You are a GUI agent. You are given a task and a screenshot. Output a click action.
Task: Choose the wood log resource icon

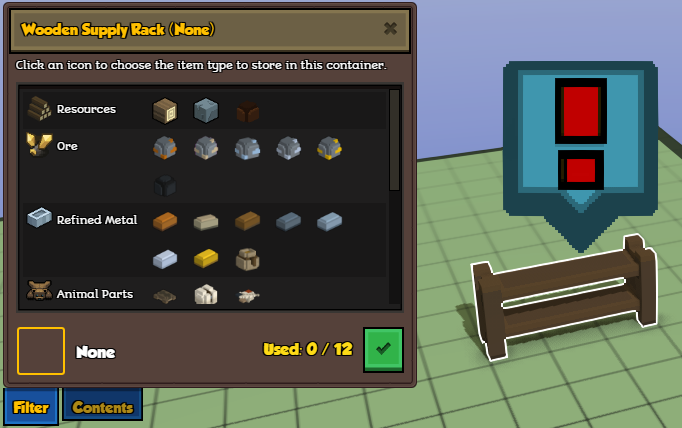[x=164, y=109]
